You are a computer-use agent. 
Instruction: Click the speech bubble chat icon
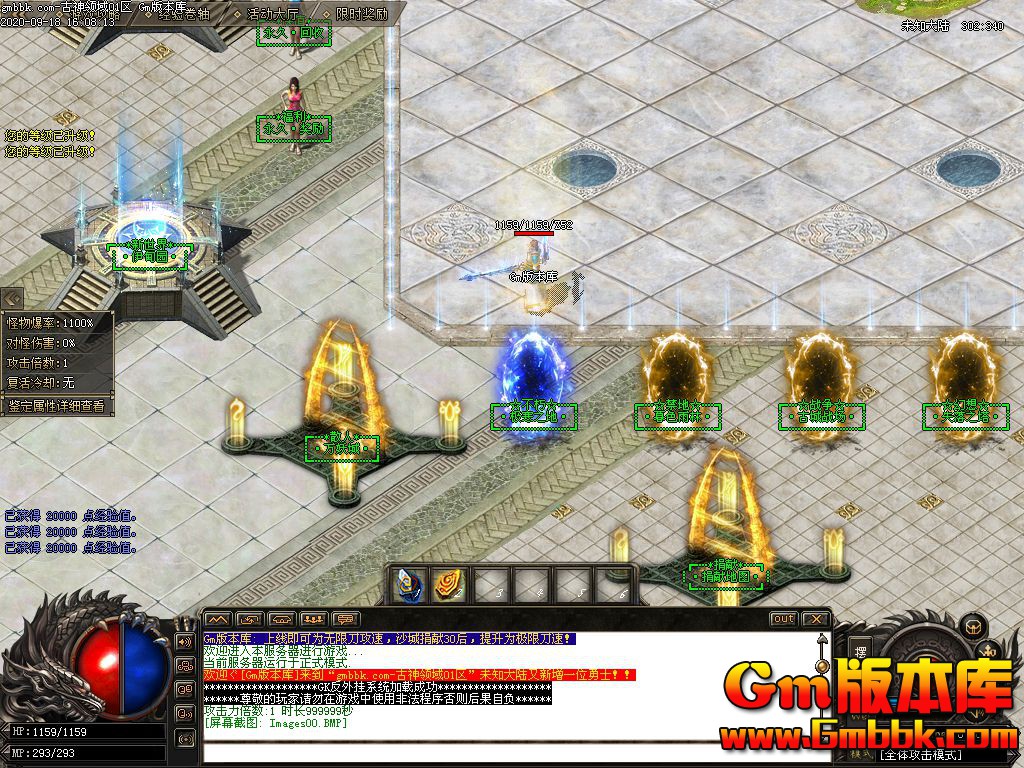coord(346,619)
